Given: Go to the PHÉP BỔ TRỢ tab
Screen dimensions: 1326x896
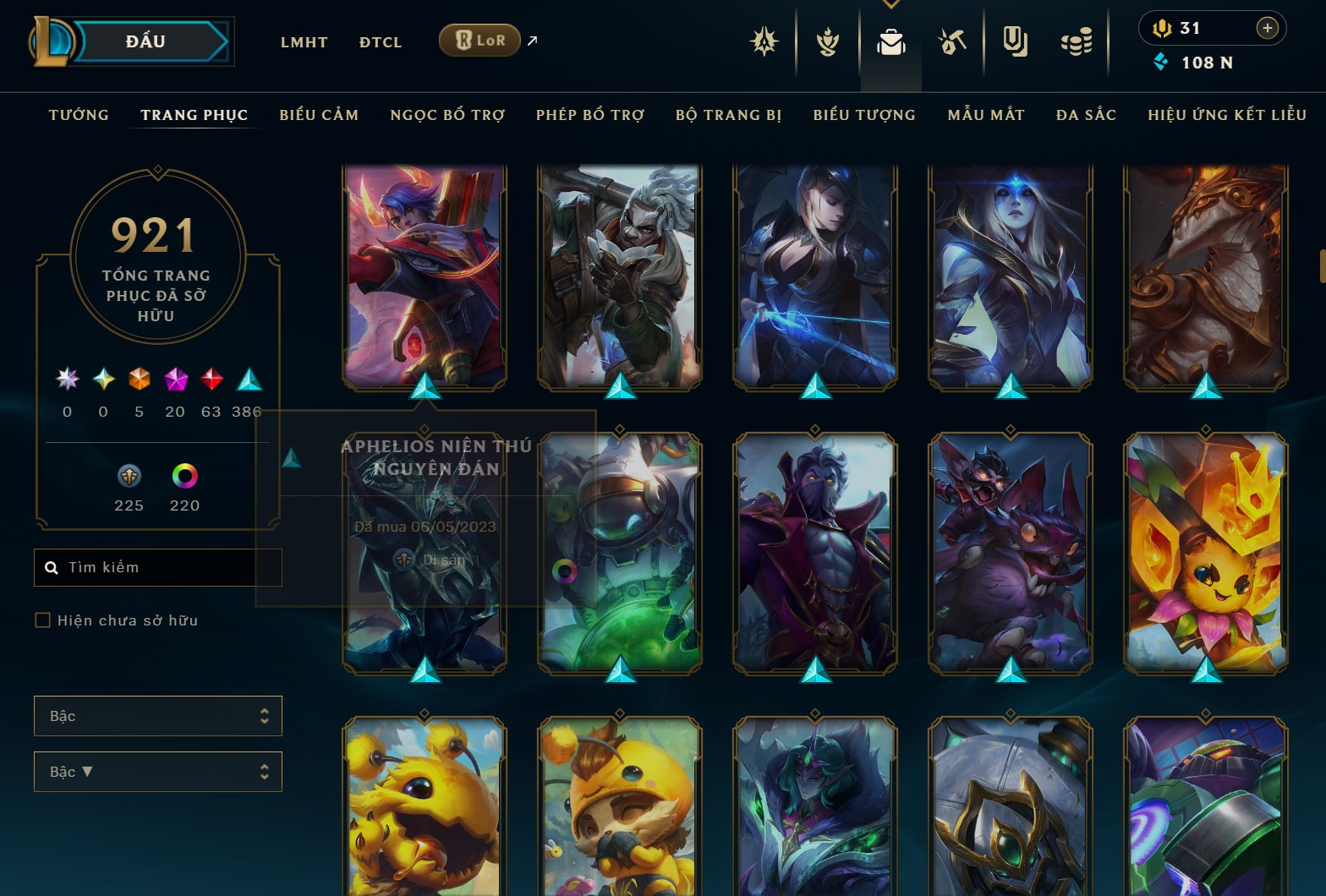Looking at the screenshot, I should (590, 115).
